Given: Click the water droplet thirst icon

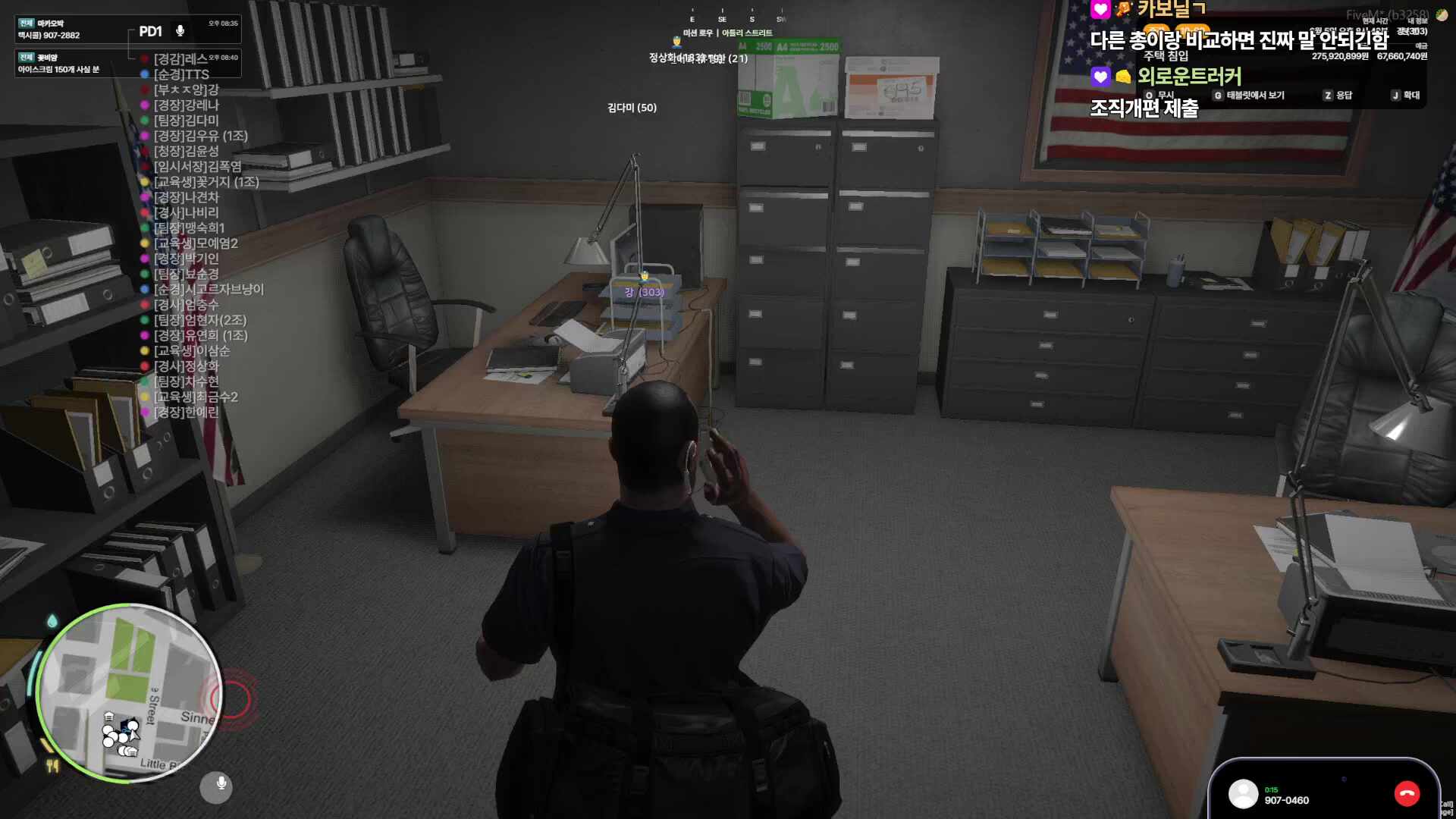Looking at the screenshot, I should (52, 622).
